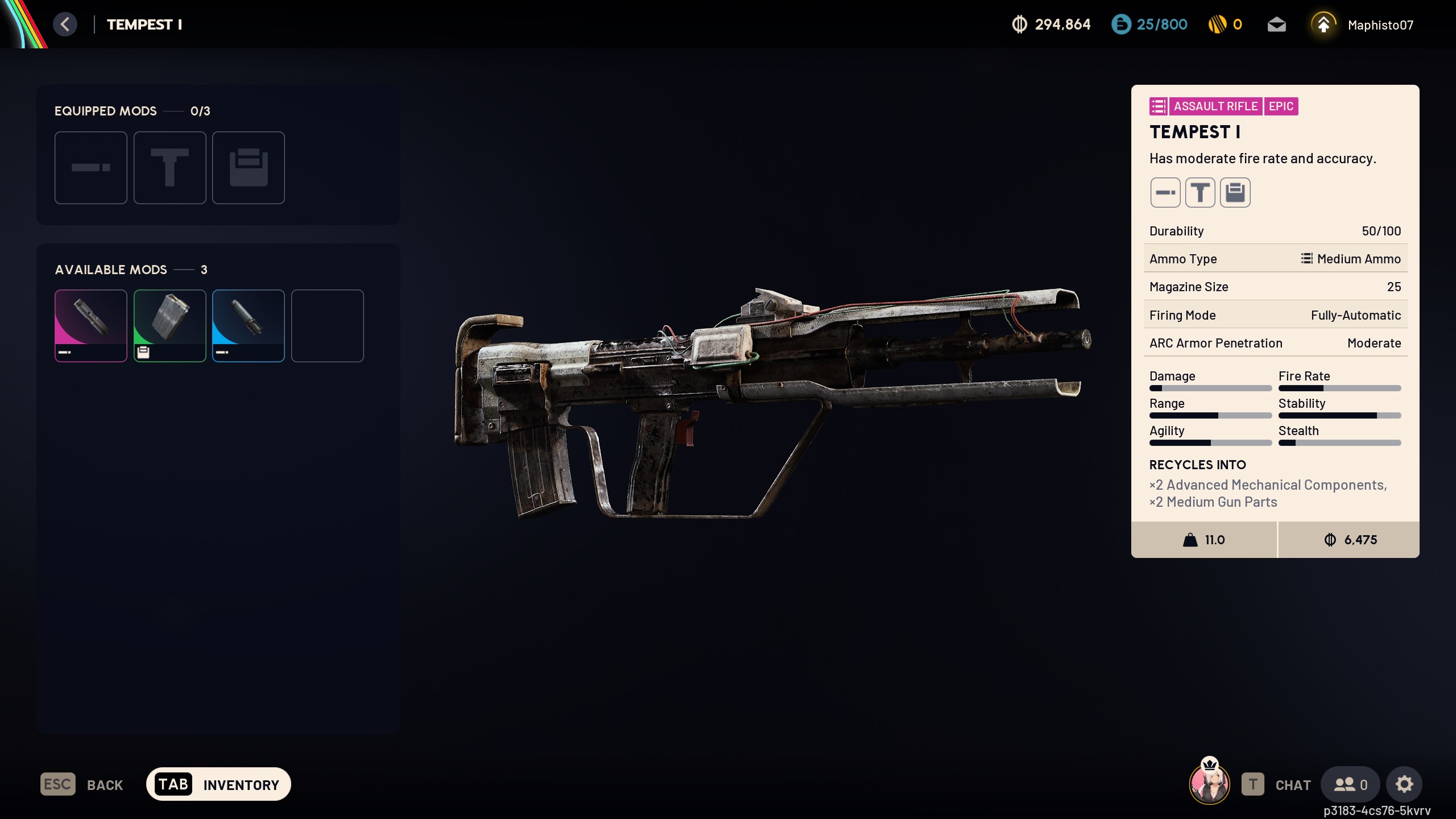Viewport: 1456px width, 819px height.
Task: Select the empty muzzle mod slot
Action: tap(91, 168)
